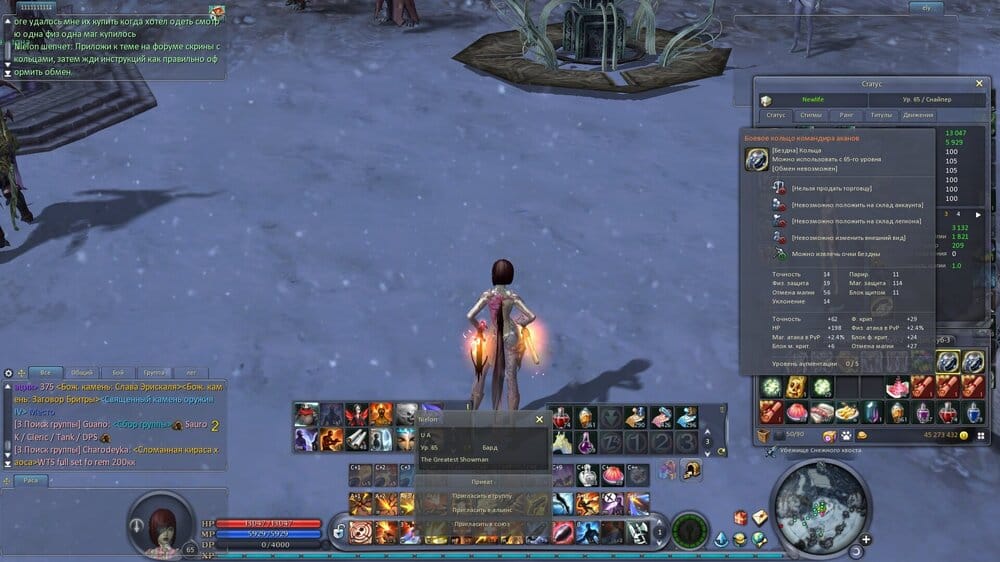
Task: Select the Общий chat tab
Action: coord(81,372)
